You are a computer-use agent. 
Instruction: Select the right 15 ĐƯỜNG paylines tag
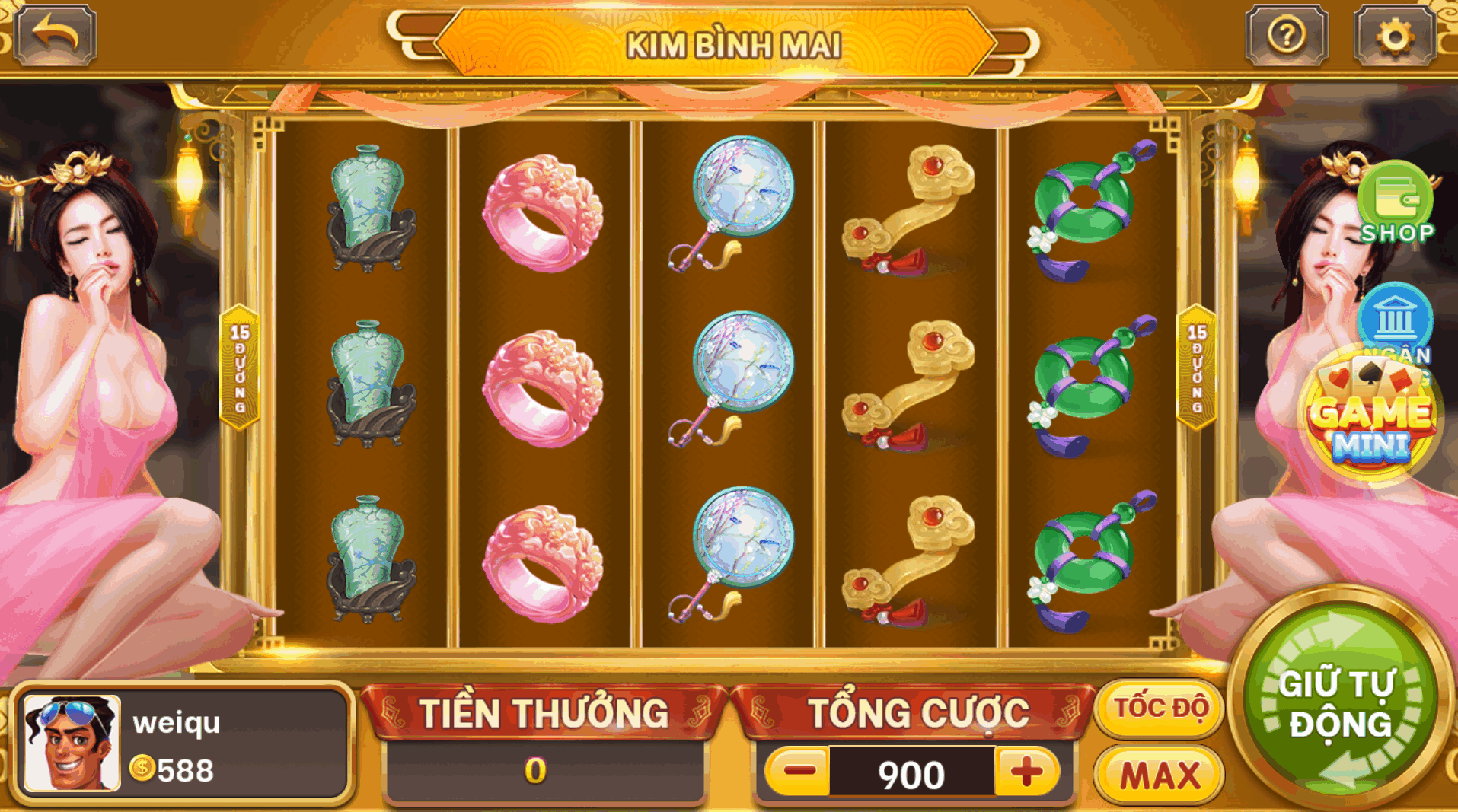tap(1196, 368)
